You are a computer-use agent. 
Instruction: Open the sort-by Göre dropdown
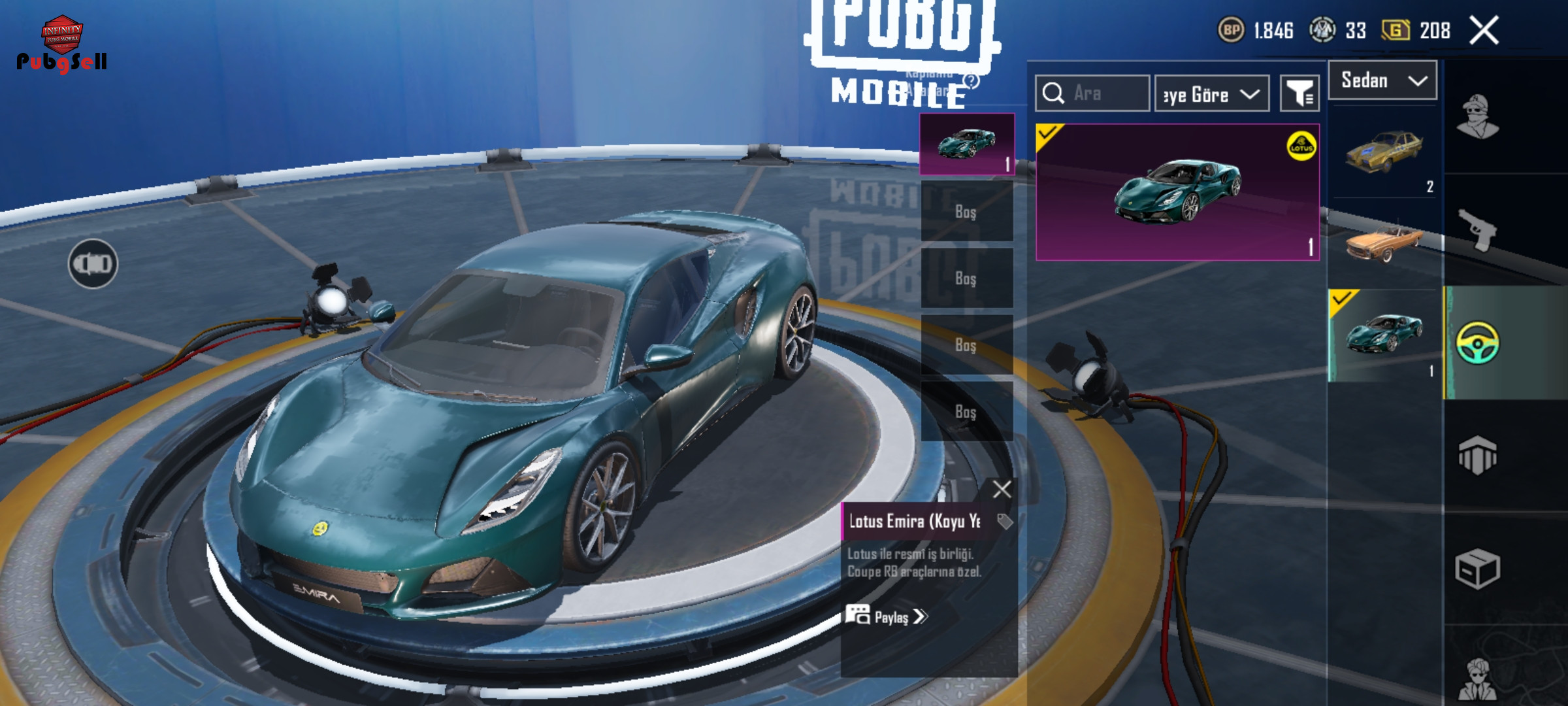pos(1212,94)
